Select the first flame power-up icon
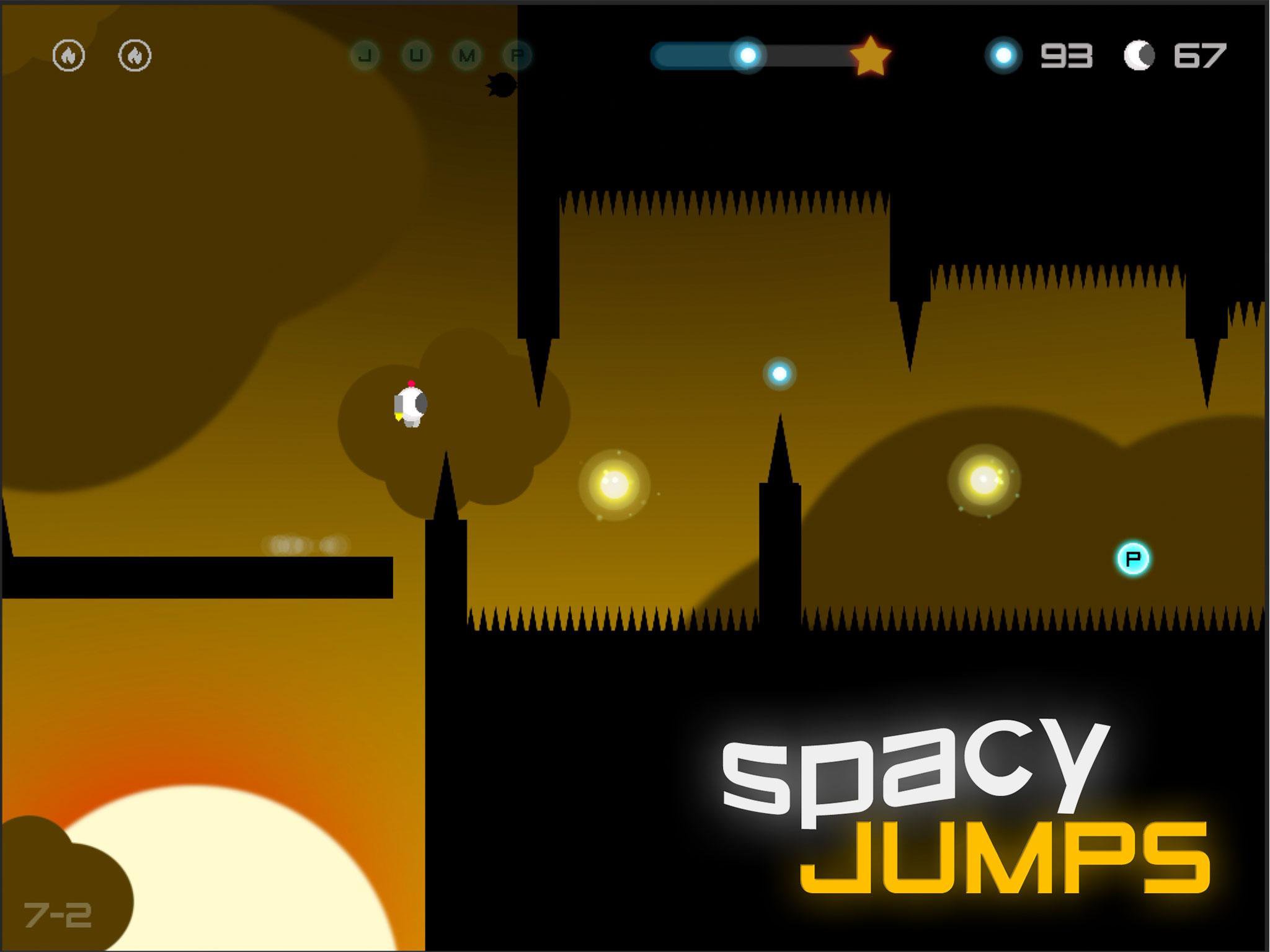This screenshot has height=952, width=1270. click(x=70, y=56)
